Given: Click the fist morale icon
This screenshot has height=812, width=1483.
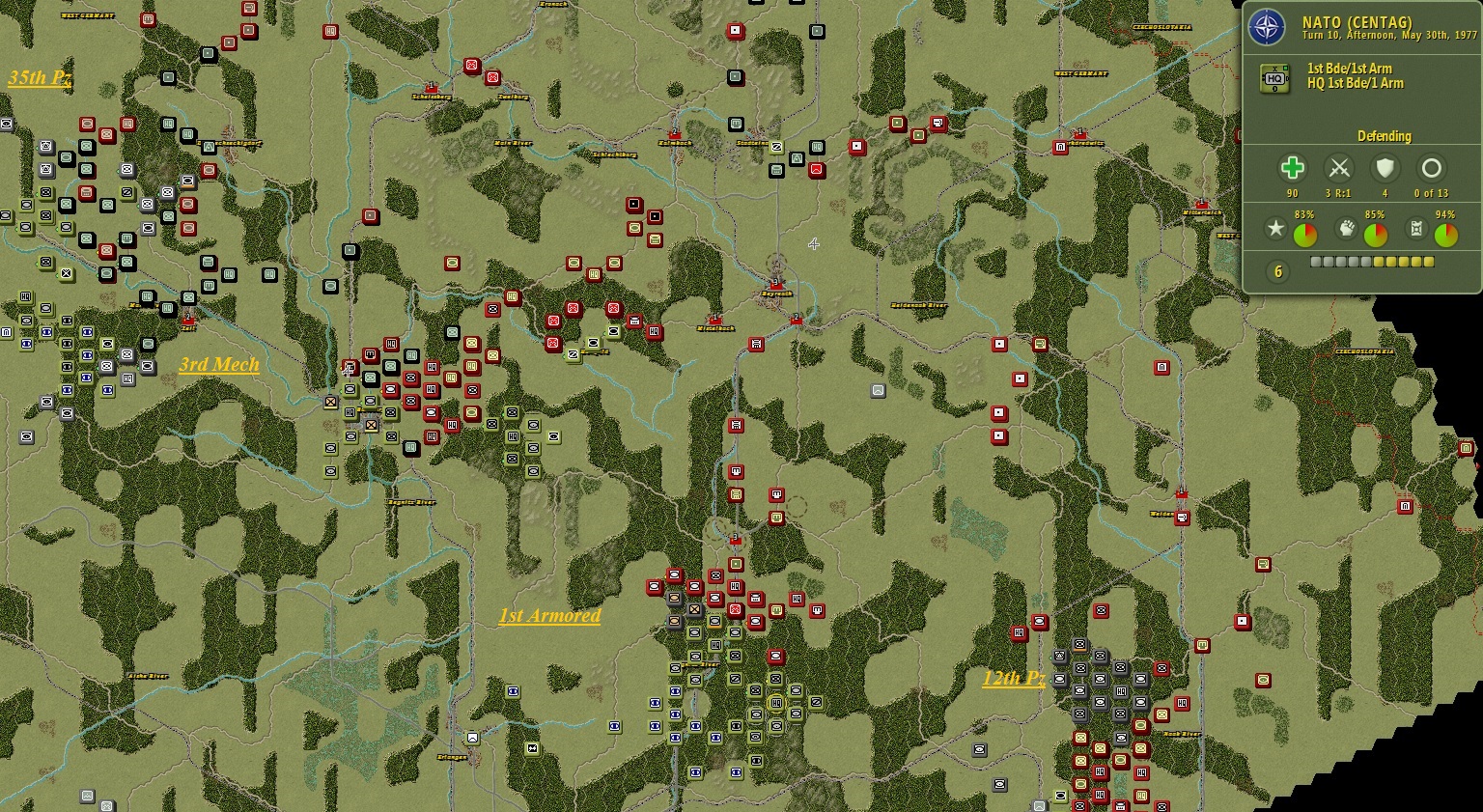Looking at the screenshot, I should tap(1347, 231).
